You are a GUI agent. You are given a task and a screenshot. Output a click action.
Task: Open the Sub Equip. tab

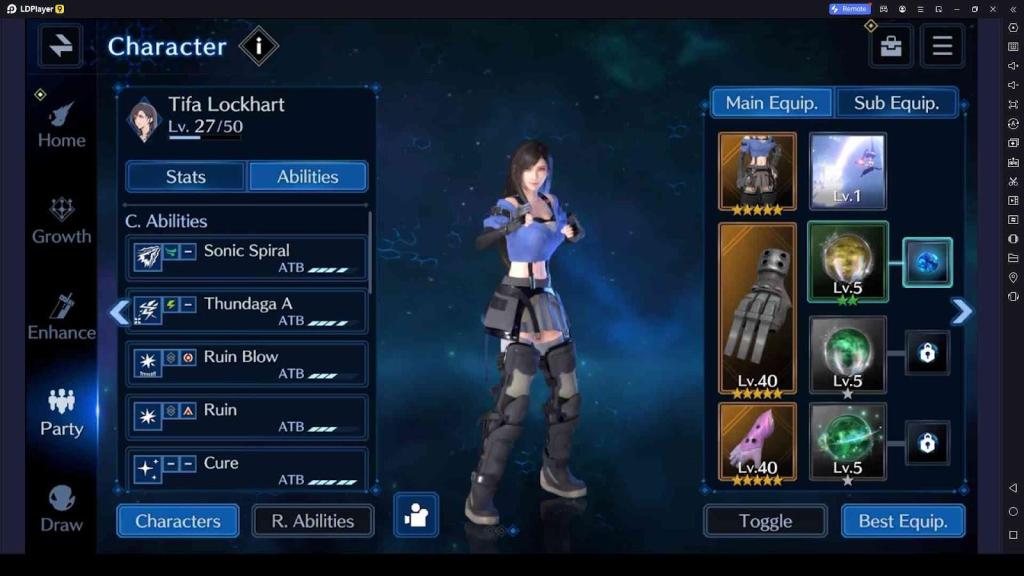click(896, 103)
